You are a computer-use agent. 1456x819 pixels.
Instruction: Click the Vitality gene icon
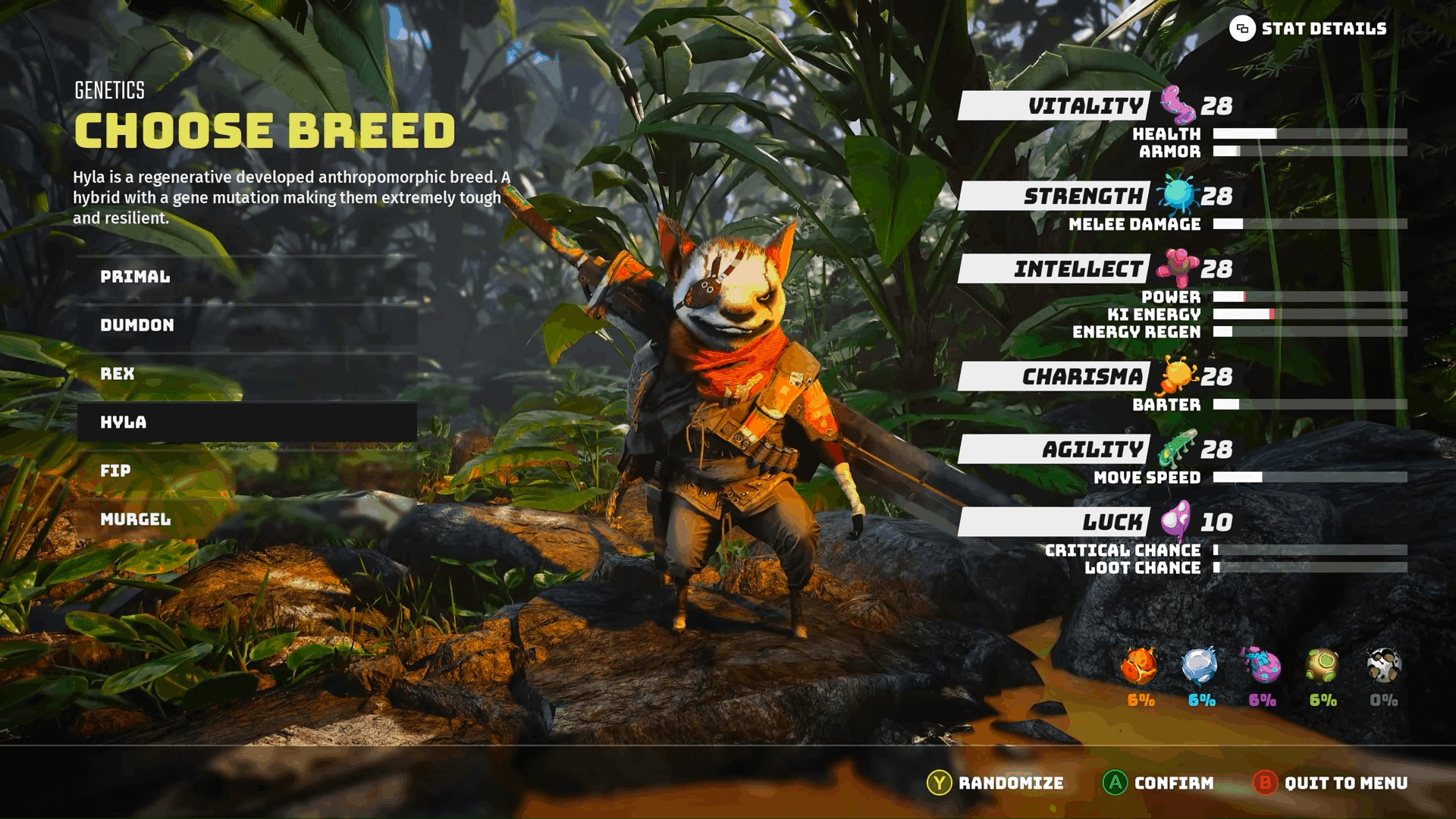point(1176,106)
